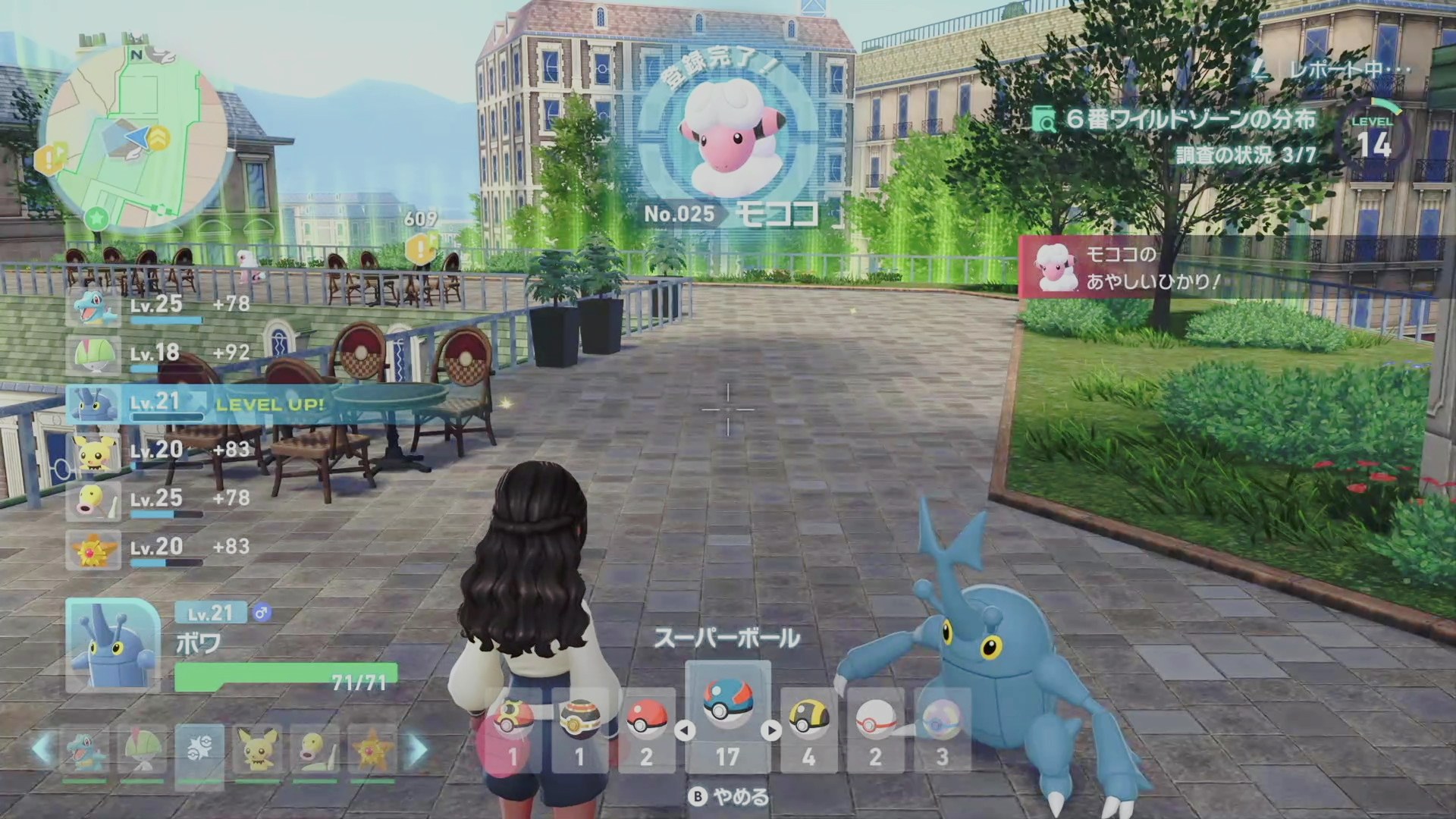
Task: Click the party bar's left cycle arrow
Action: [42, 749]
